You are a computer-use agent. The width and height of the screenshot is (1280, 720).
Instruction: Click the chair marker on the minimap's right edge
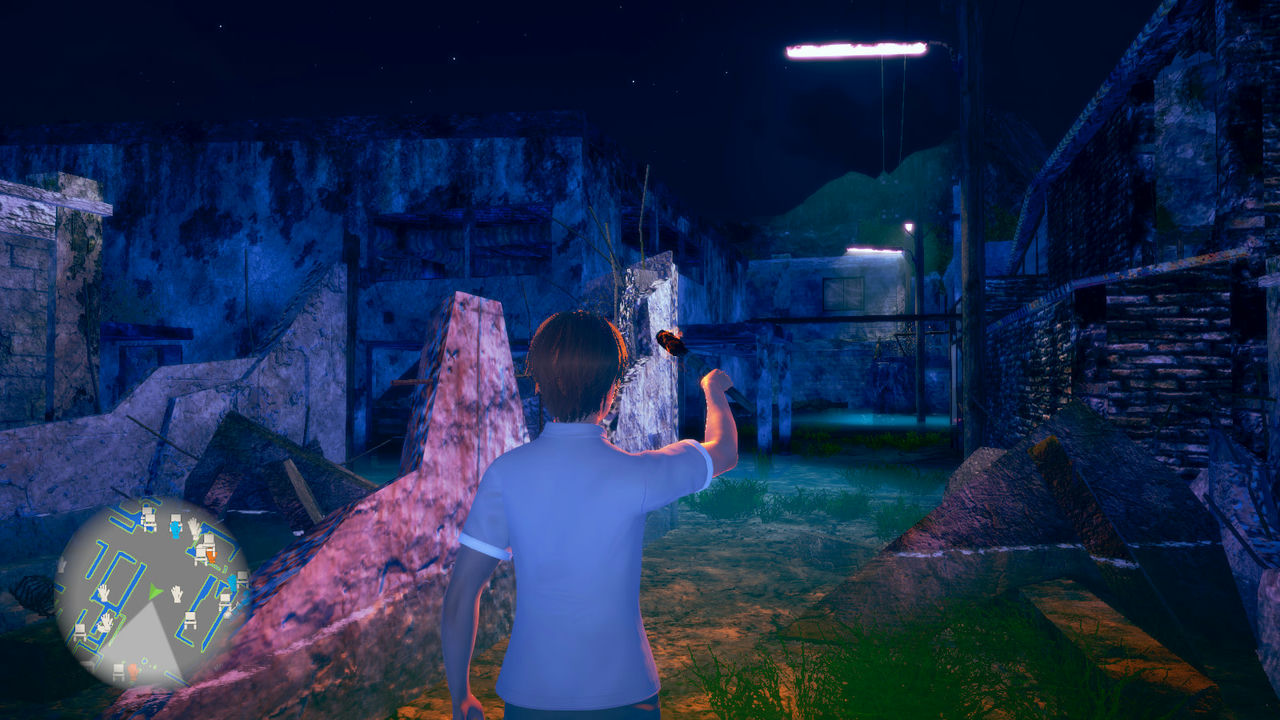240,578
